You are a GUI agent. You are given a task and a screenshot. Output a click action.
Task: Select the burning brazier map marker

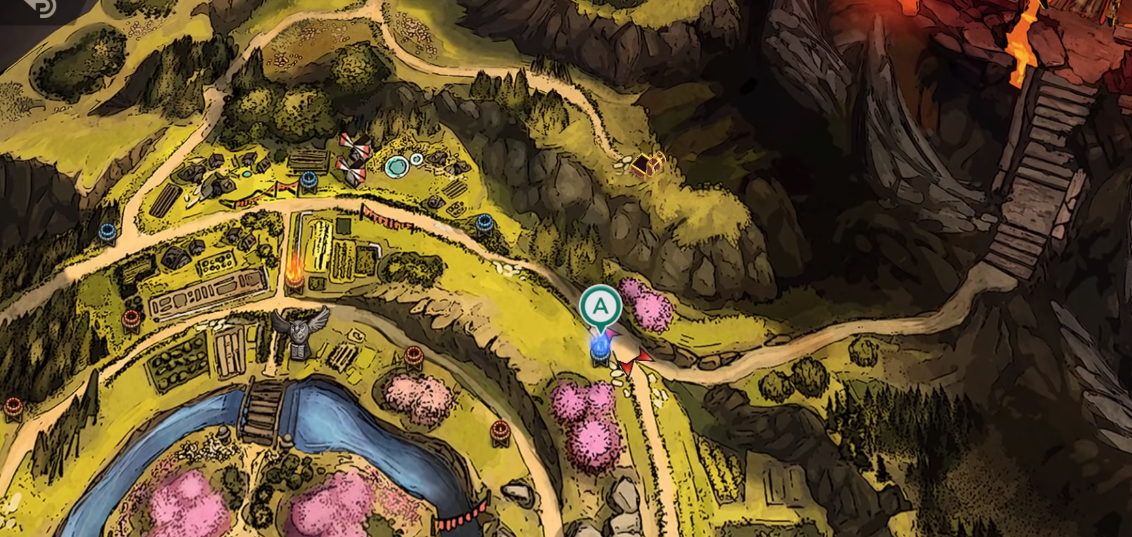coord(295,272)
